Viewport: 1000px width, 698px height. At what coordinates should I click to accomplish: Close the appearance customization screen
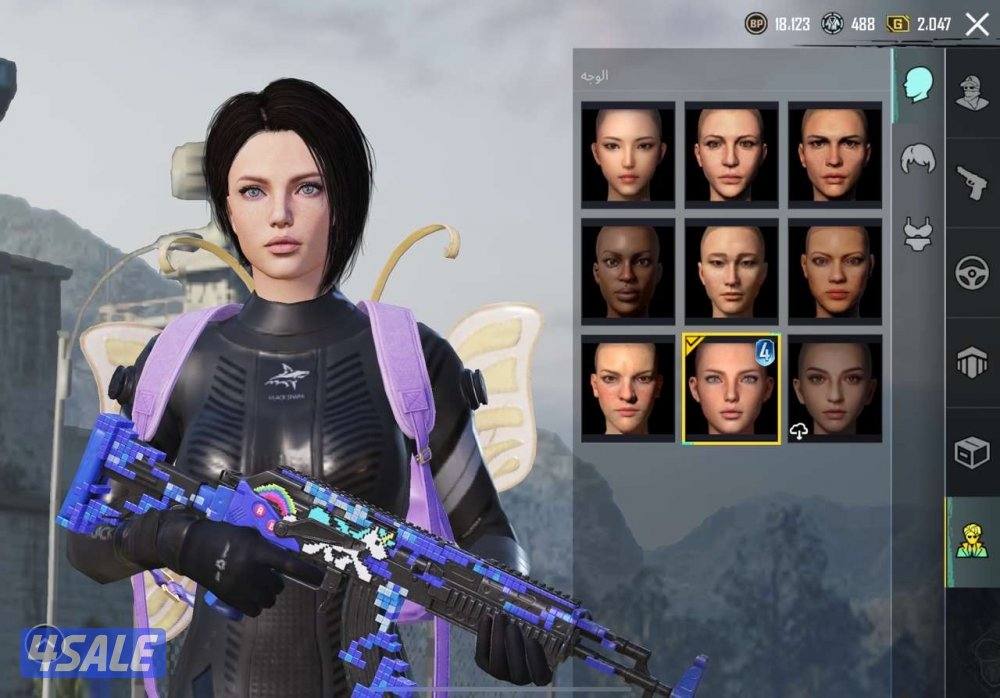coord(977,24)
